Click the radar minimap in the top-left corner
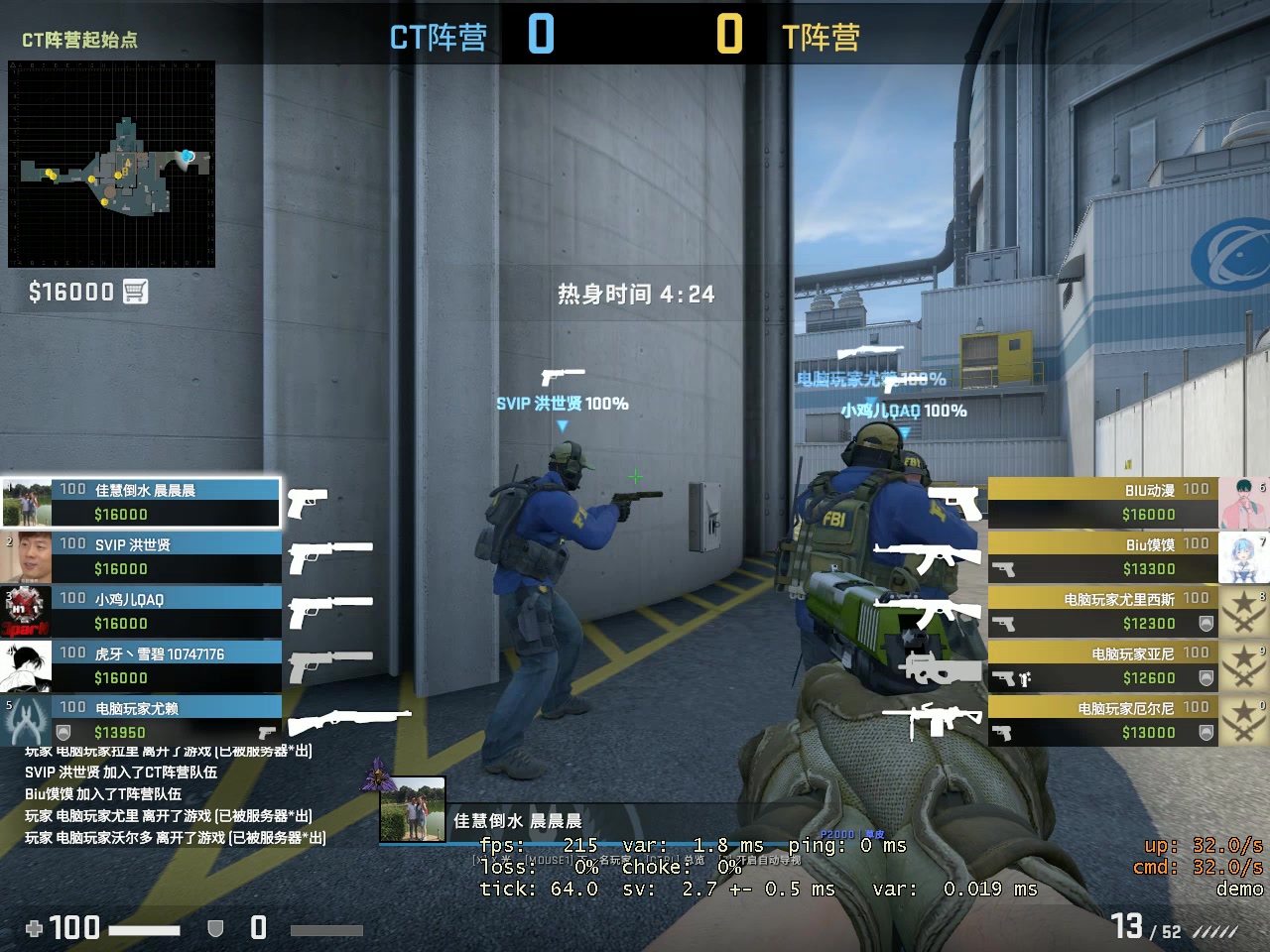 tap(111, 165)
